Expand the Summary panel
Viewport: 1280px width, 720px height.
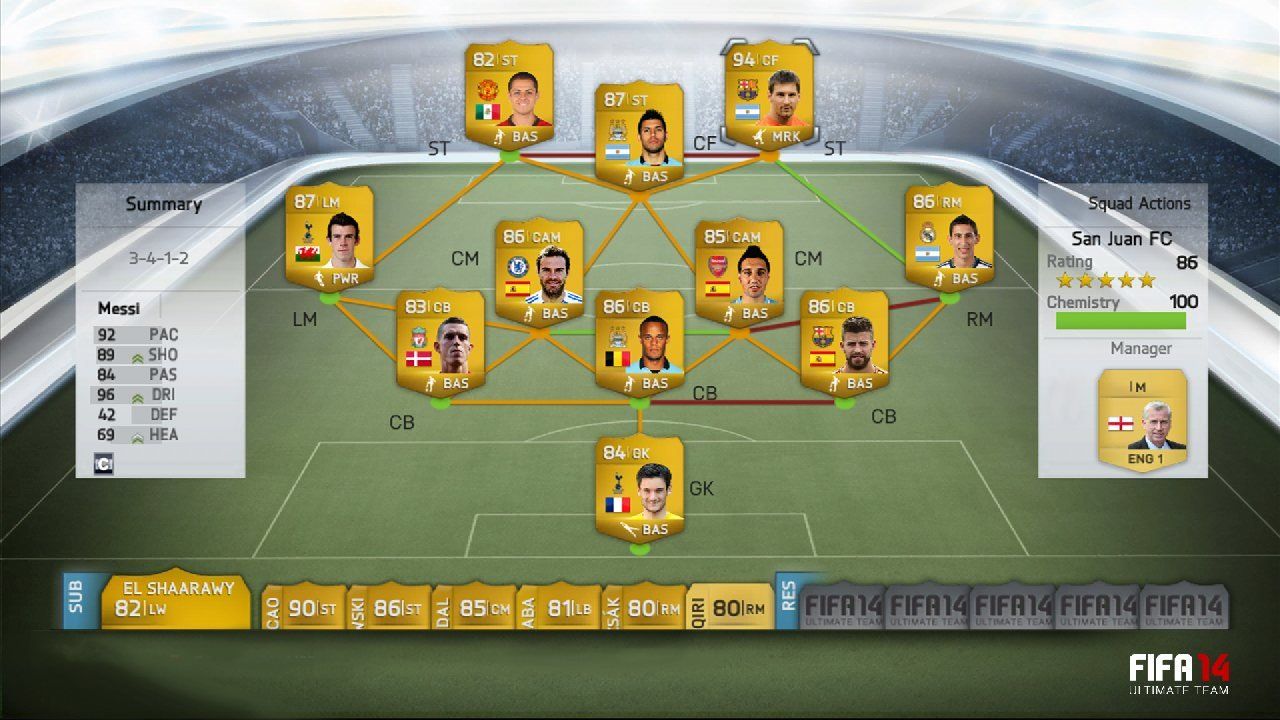pyautogui.click(x=163, y=203)
